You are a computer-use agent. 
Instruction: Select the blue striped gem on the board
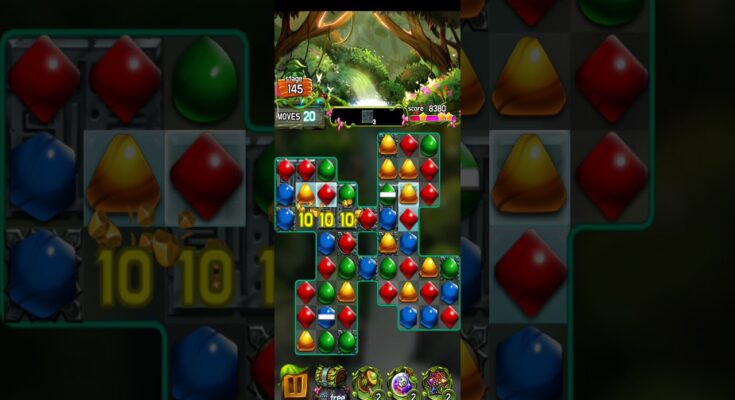[x=326, y=317]
